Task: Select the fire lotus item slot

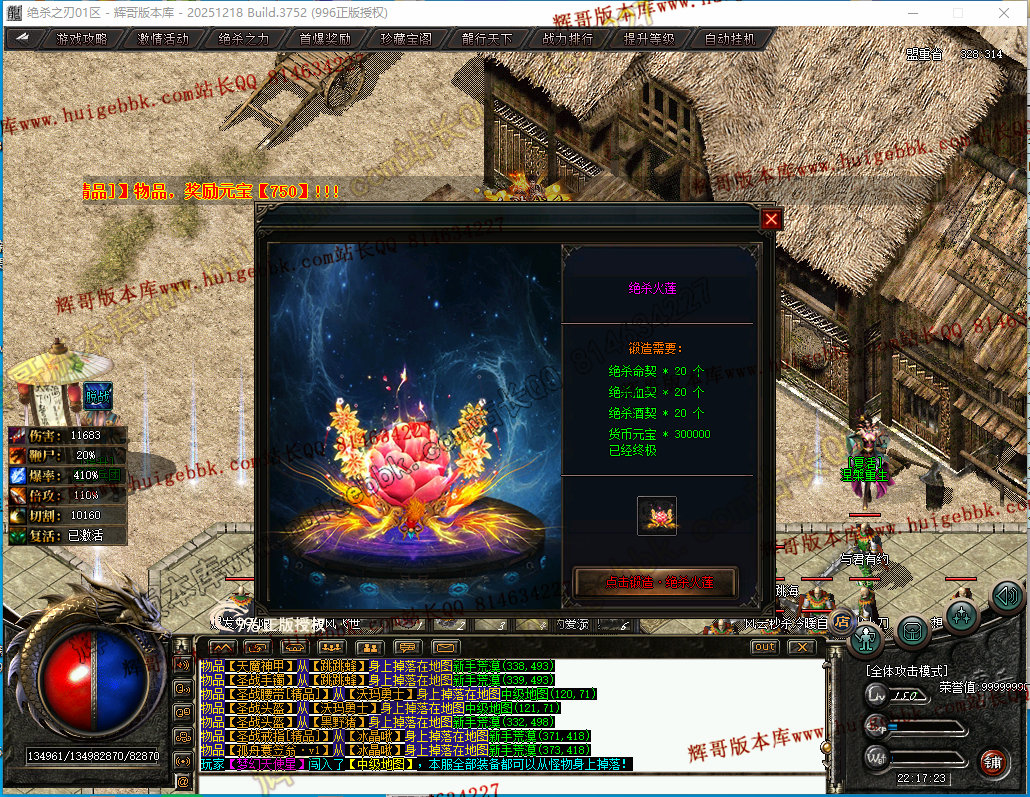Action: pos(657,516)
